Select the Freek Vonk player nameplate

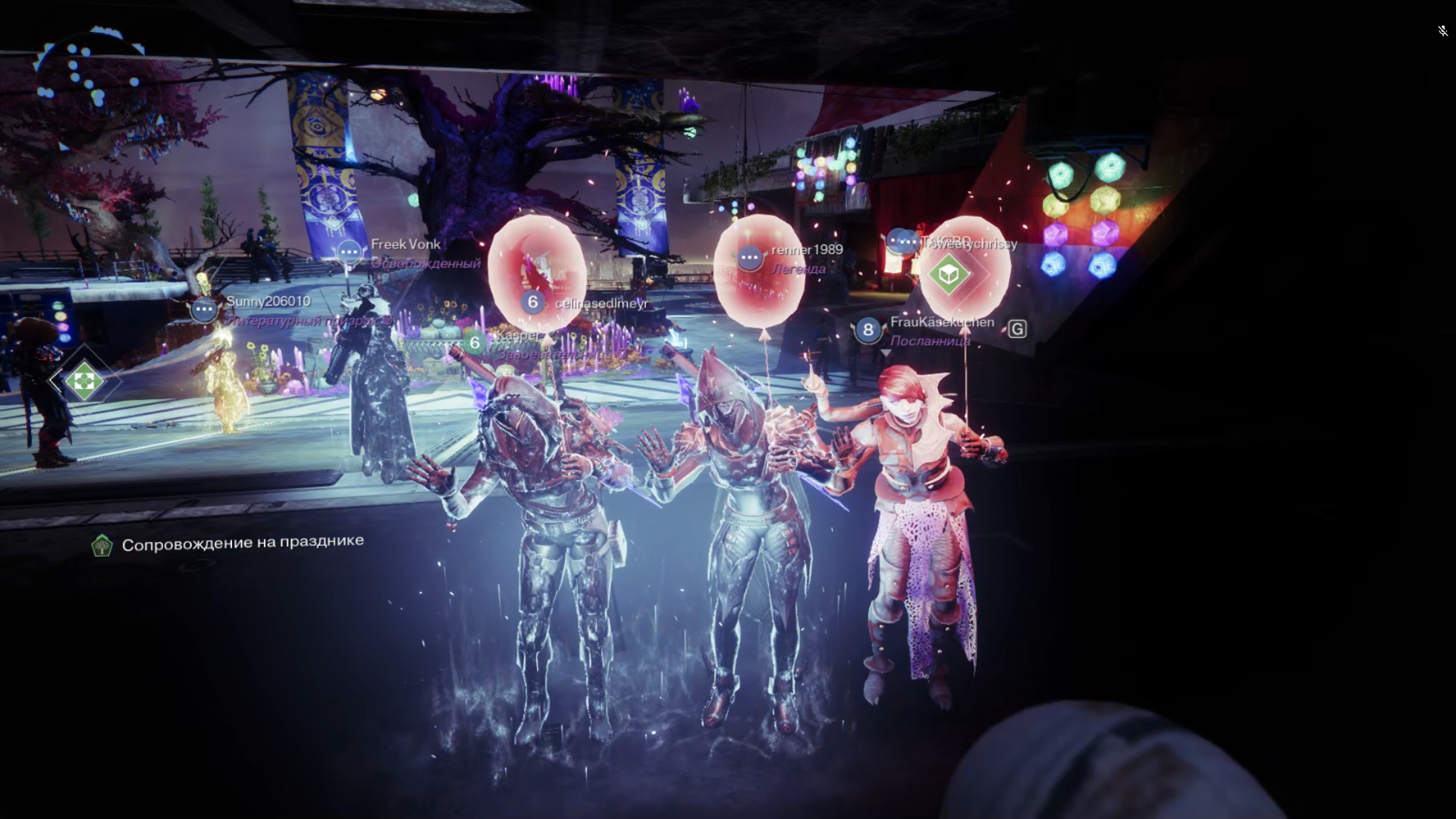click(405, 245)
